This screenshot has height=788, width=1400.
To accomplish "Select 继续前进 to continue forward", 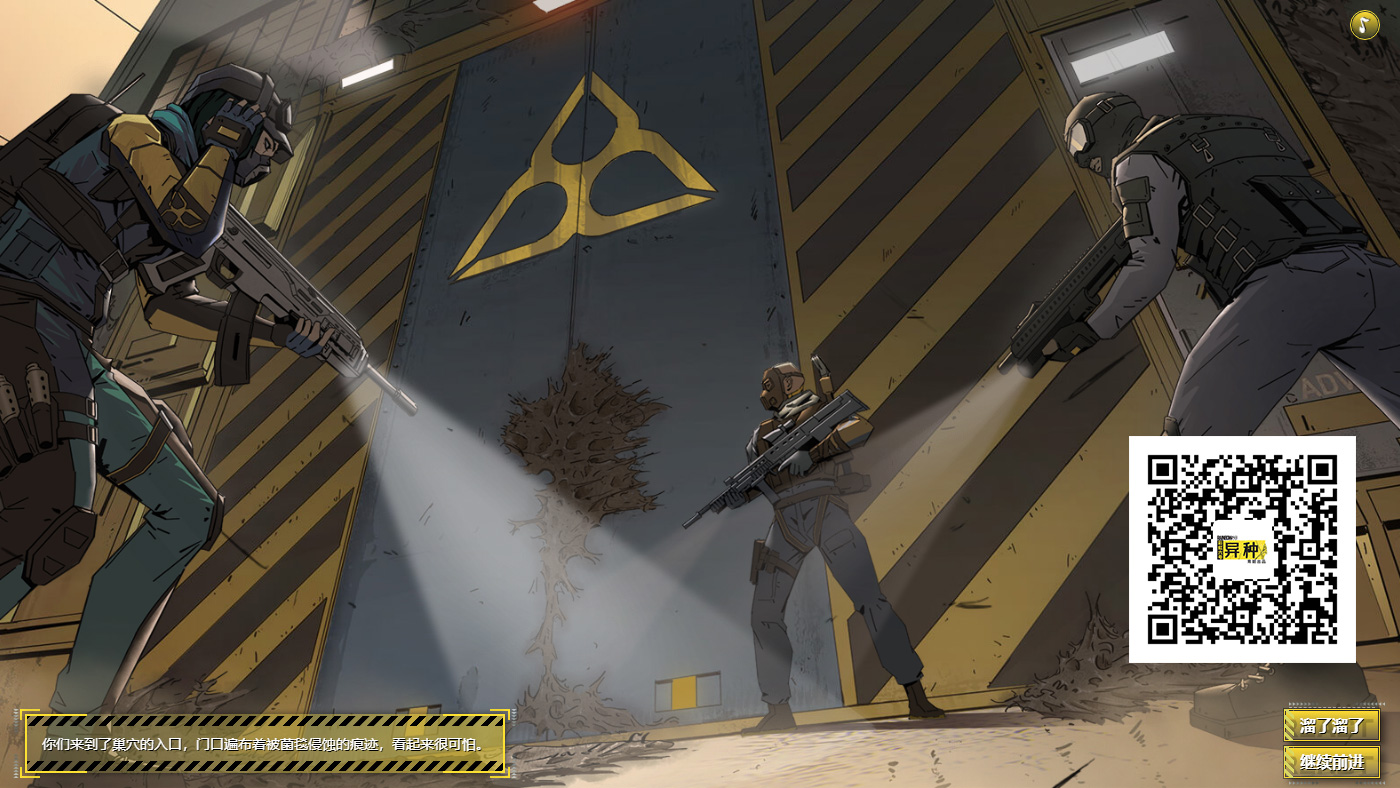I will (x=1331, y=762).
